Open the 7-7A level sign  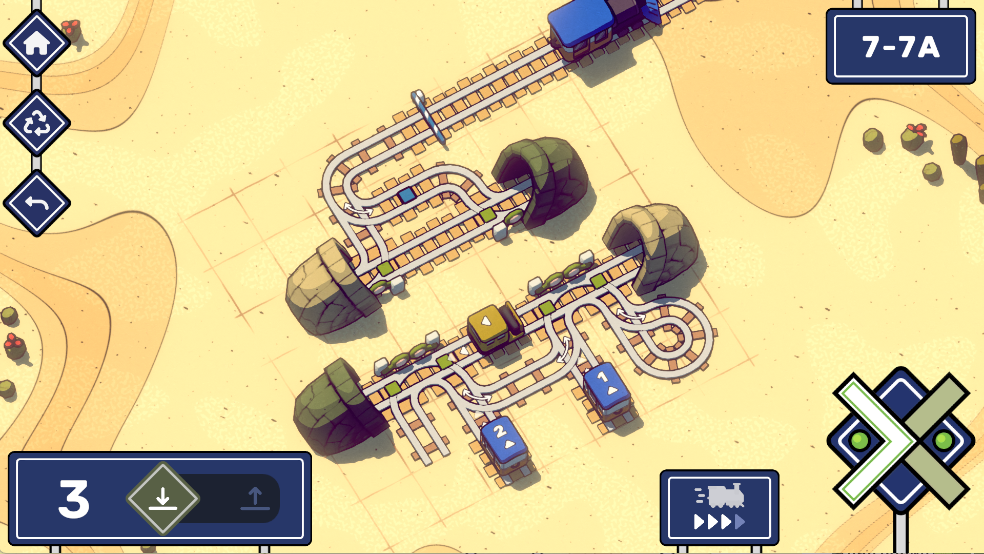pos(900,46)
